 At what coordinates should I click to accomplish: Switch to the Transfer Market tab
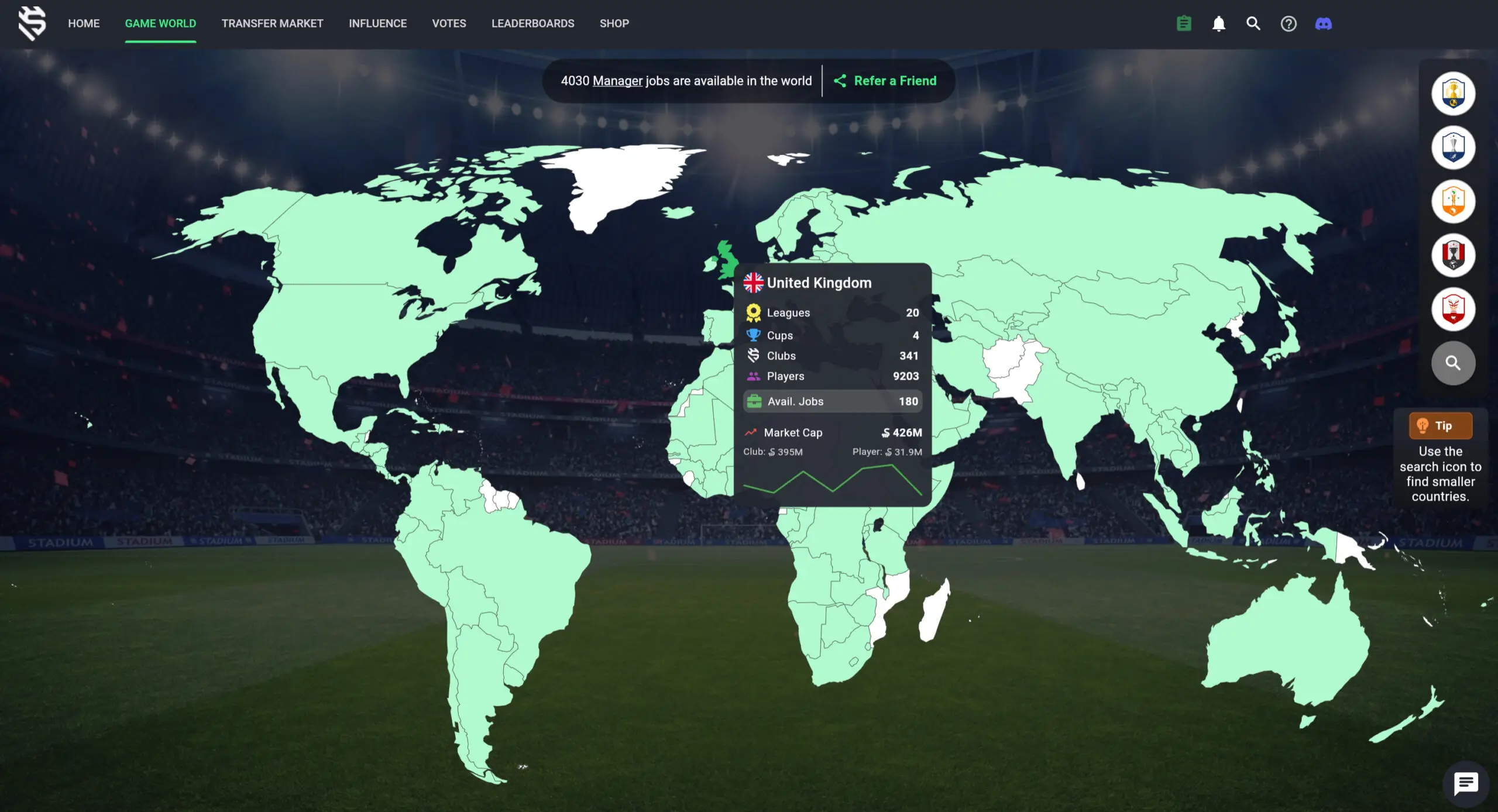272,23
